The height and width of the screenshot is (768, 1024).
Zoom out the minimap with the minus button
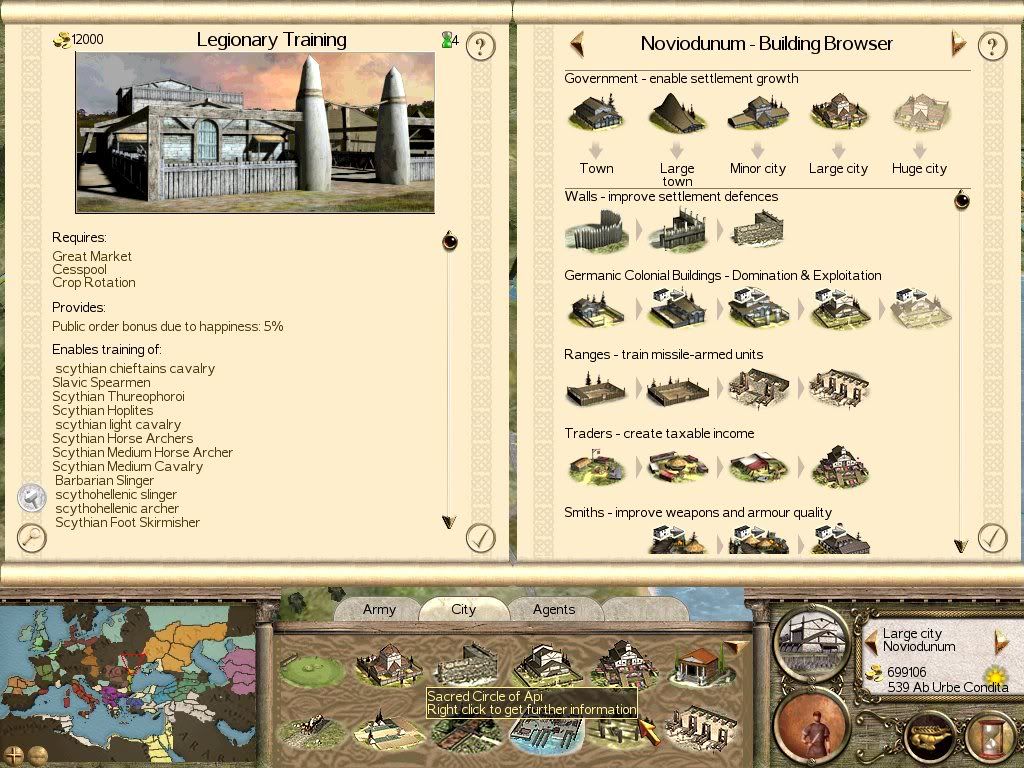[x=38, y=754]
